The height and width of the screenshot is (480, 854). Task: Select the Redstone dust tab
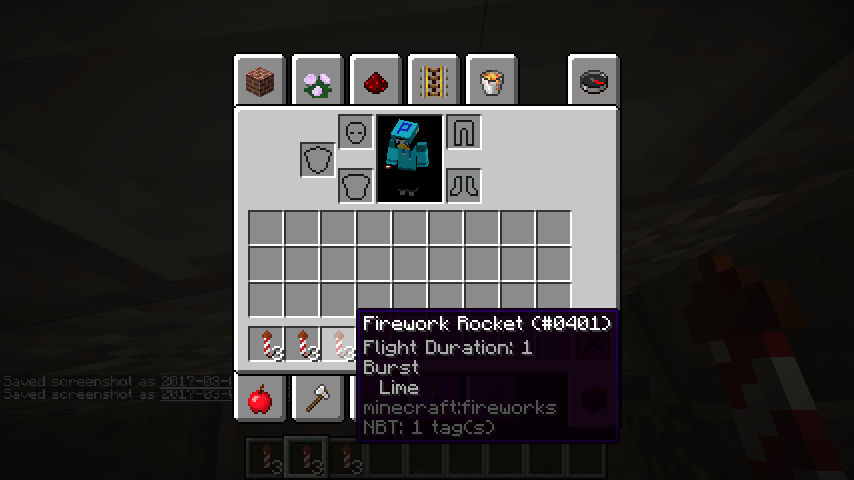click(376, 81)
